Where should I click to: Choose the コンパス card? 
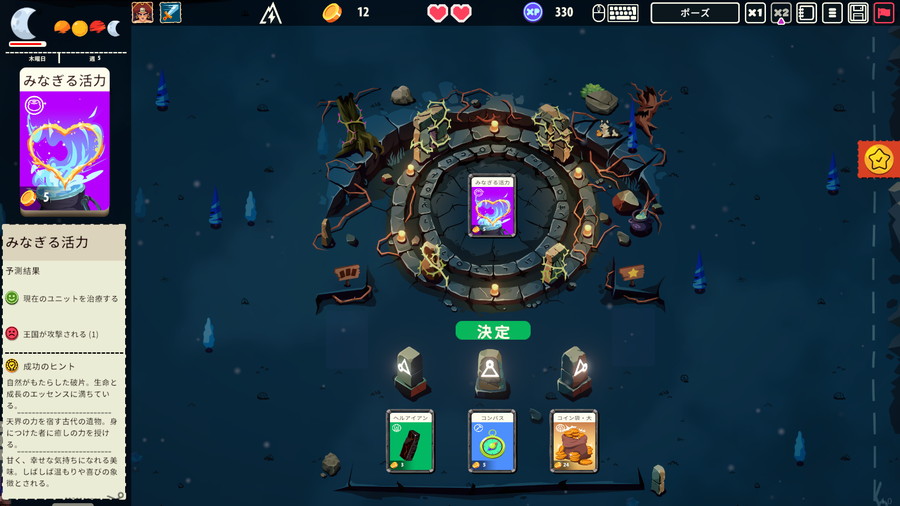[x=492, y=440]
